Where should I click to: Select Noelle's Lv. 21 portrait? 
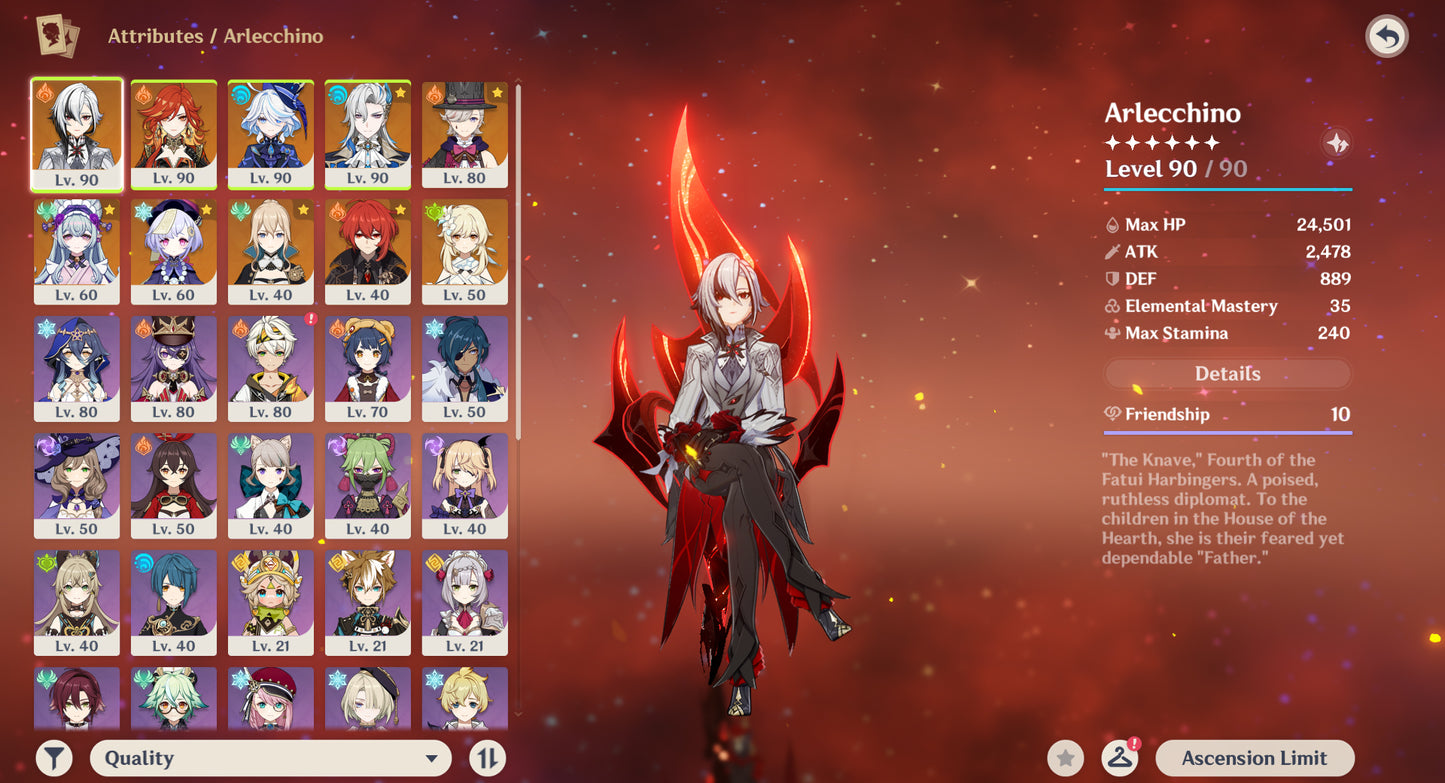pos(464,603)
